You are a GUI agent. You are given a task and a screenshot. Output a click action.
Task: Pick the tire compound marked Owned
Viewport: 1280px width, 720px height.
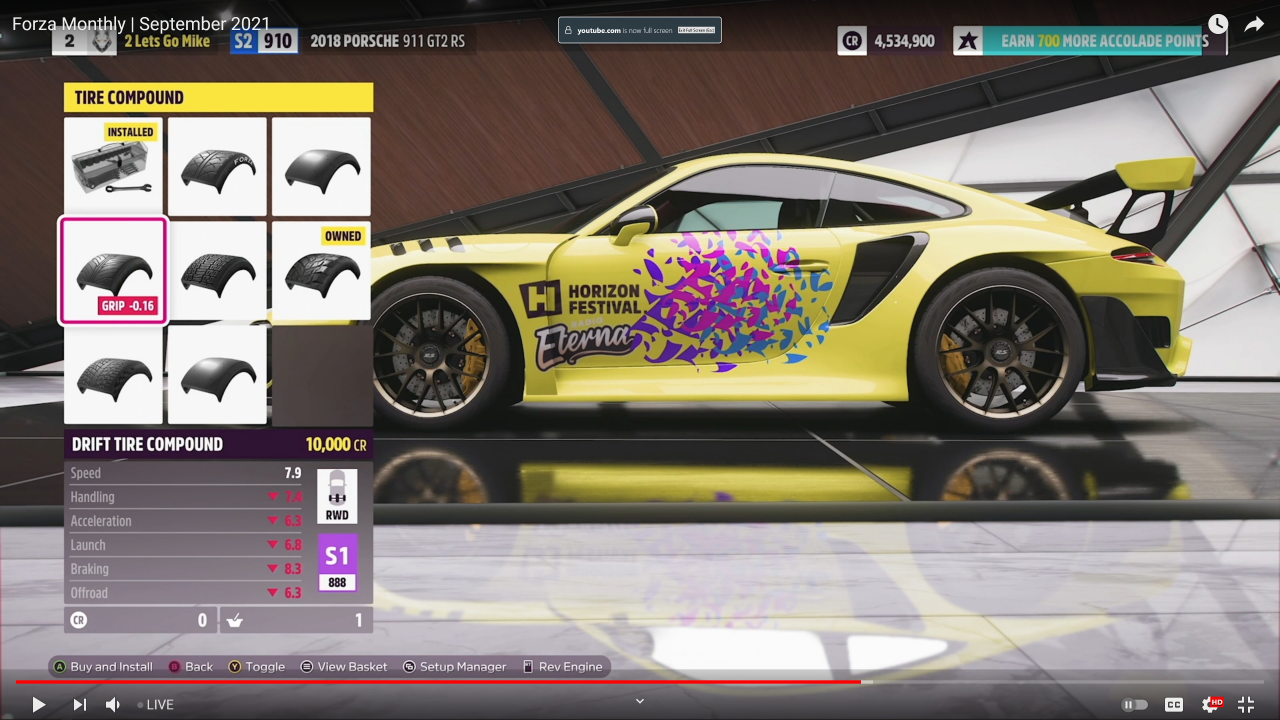321,270
